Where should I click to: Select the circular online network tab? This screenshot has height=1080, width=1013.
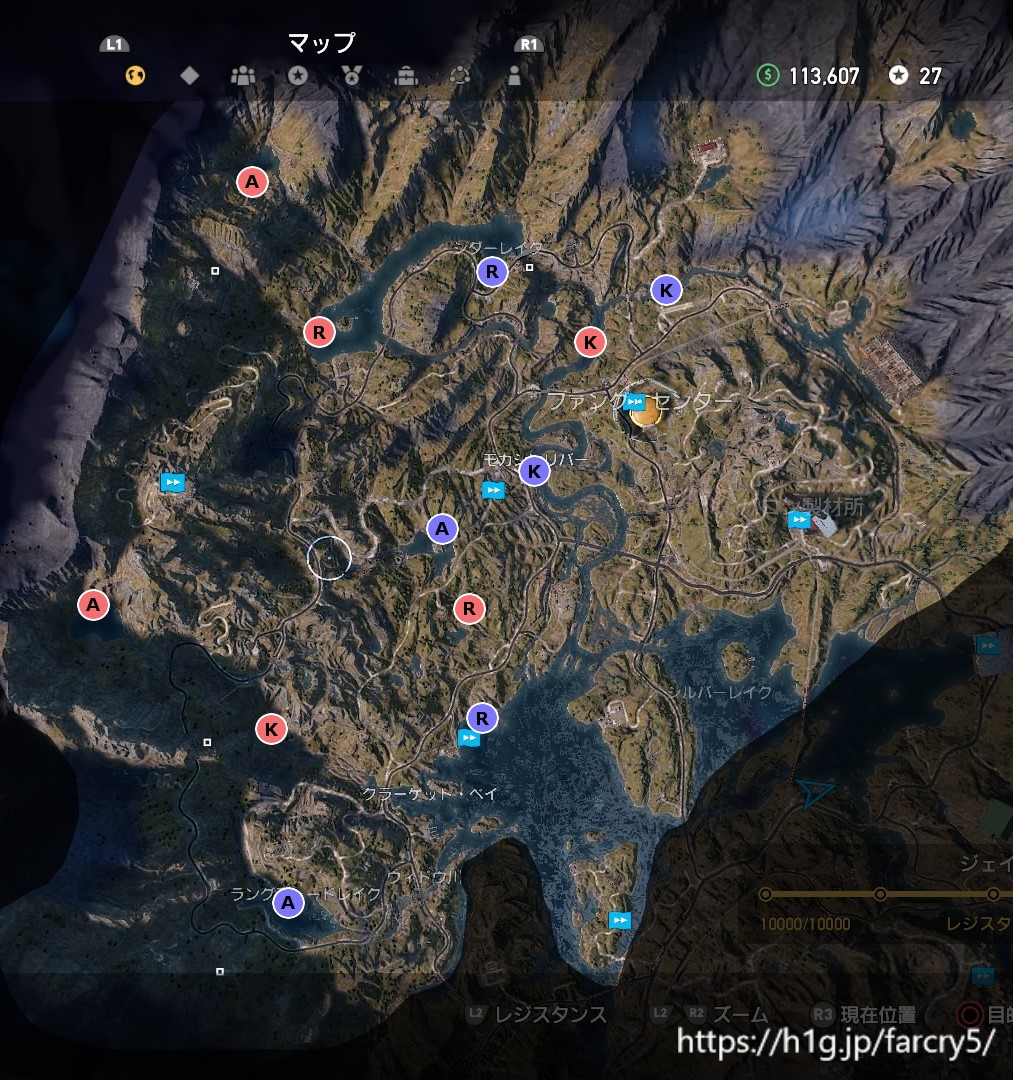tap(460, 75)
